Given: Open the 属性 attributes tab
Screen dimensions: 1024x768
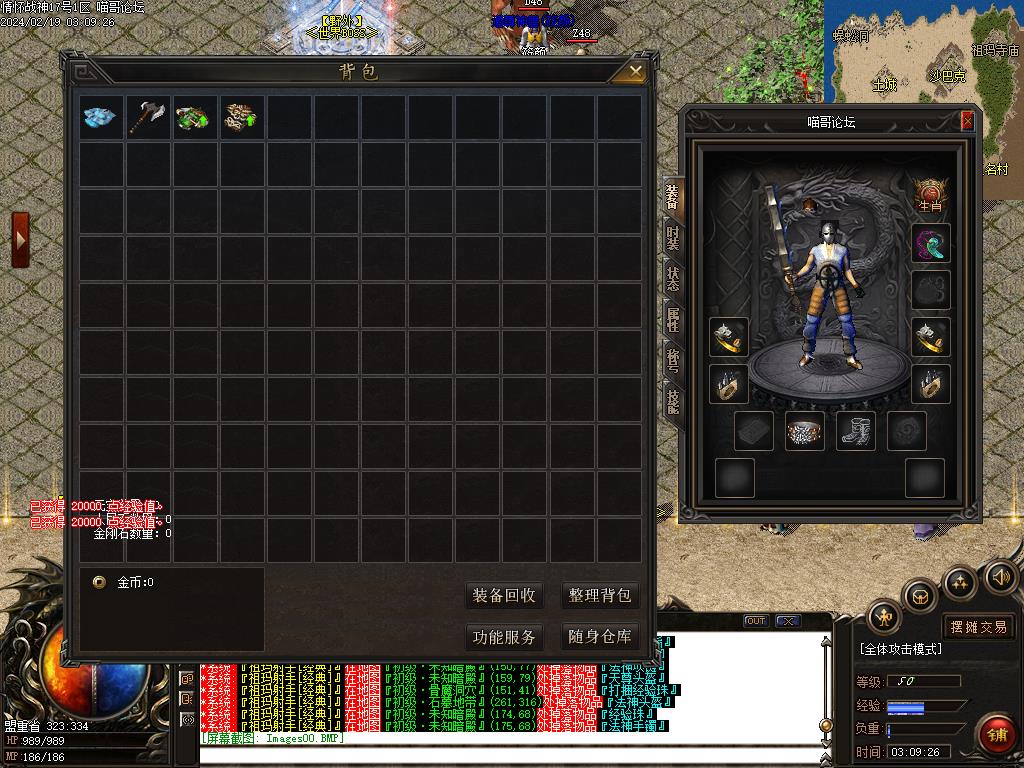Looking at the screenshot, I should 673,320.
